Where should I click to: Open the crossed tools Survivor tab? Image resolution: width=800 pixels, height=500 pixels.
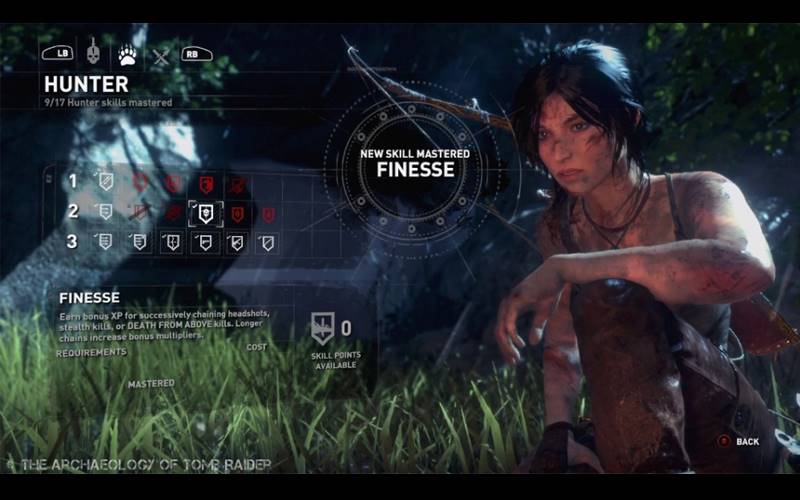[x=160, y=55]
